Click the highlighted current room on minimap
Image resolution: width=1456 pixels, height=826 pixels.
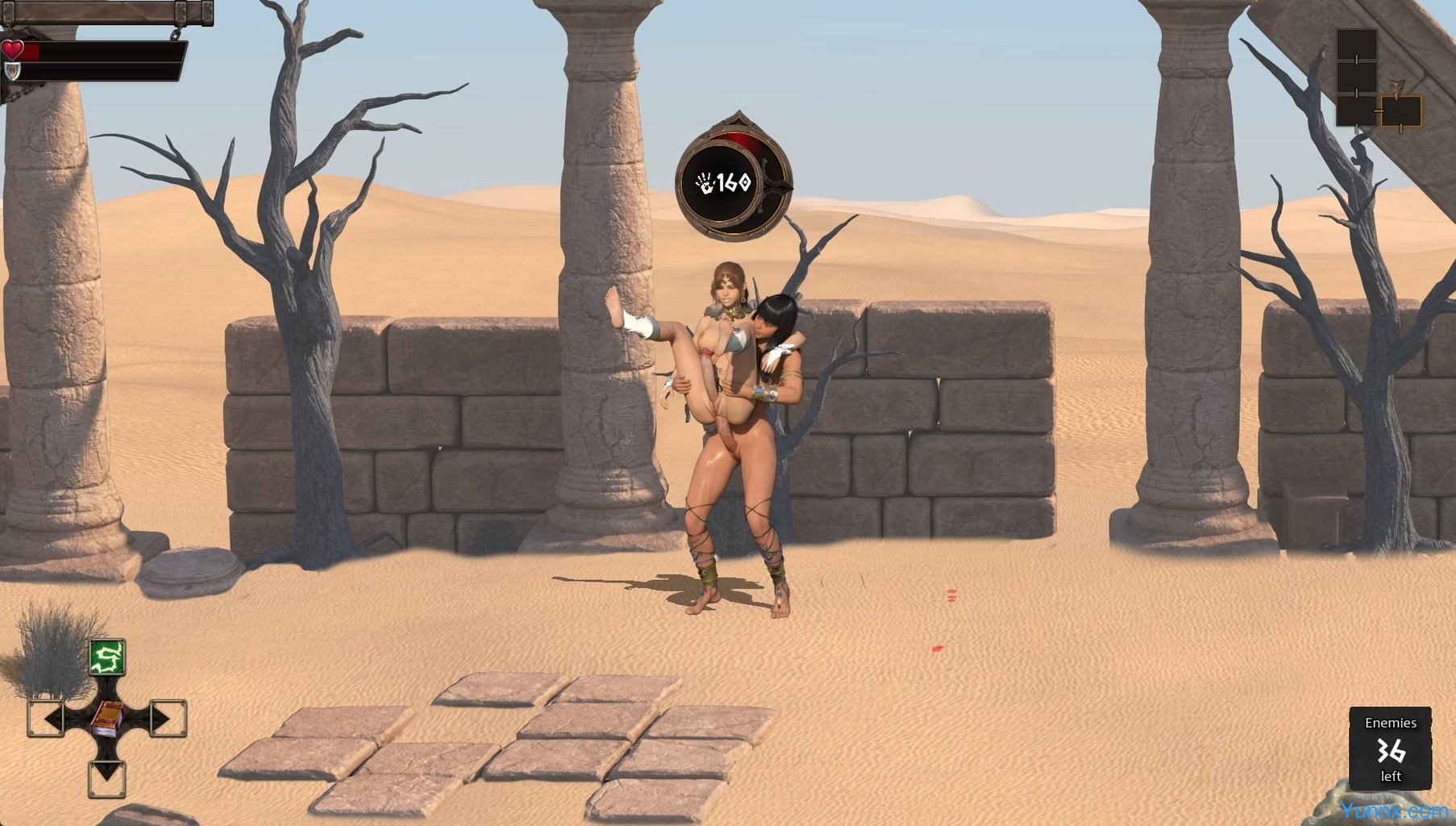pos(1401,111)
